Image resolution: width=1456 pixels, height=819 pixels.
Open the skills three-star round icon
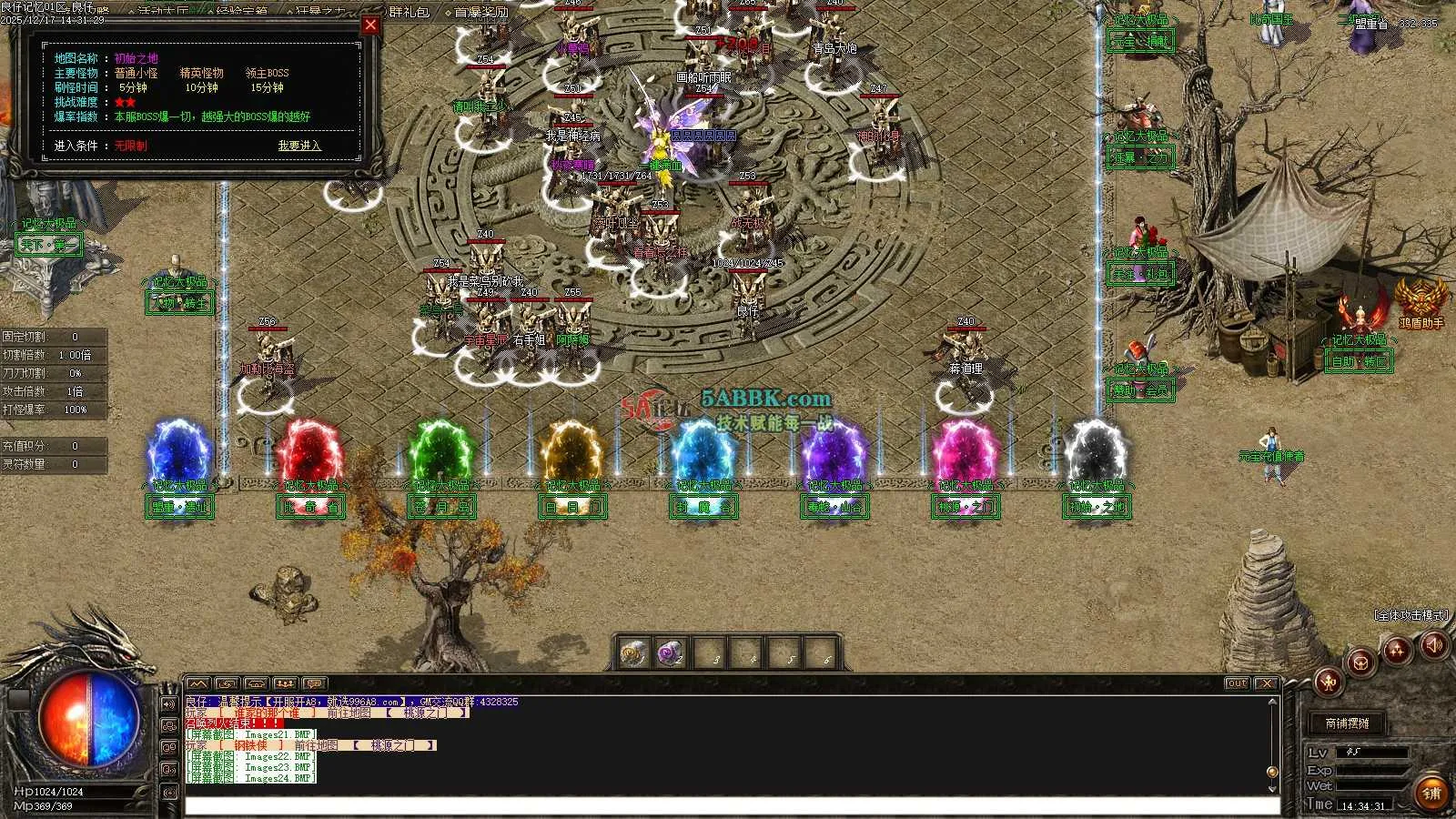[1397, 650]
